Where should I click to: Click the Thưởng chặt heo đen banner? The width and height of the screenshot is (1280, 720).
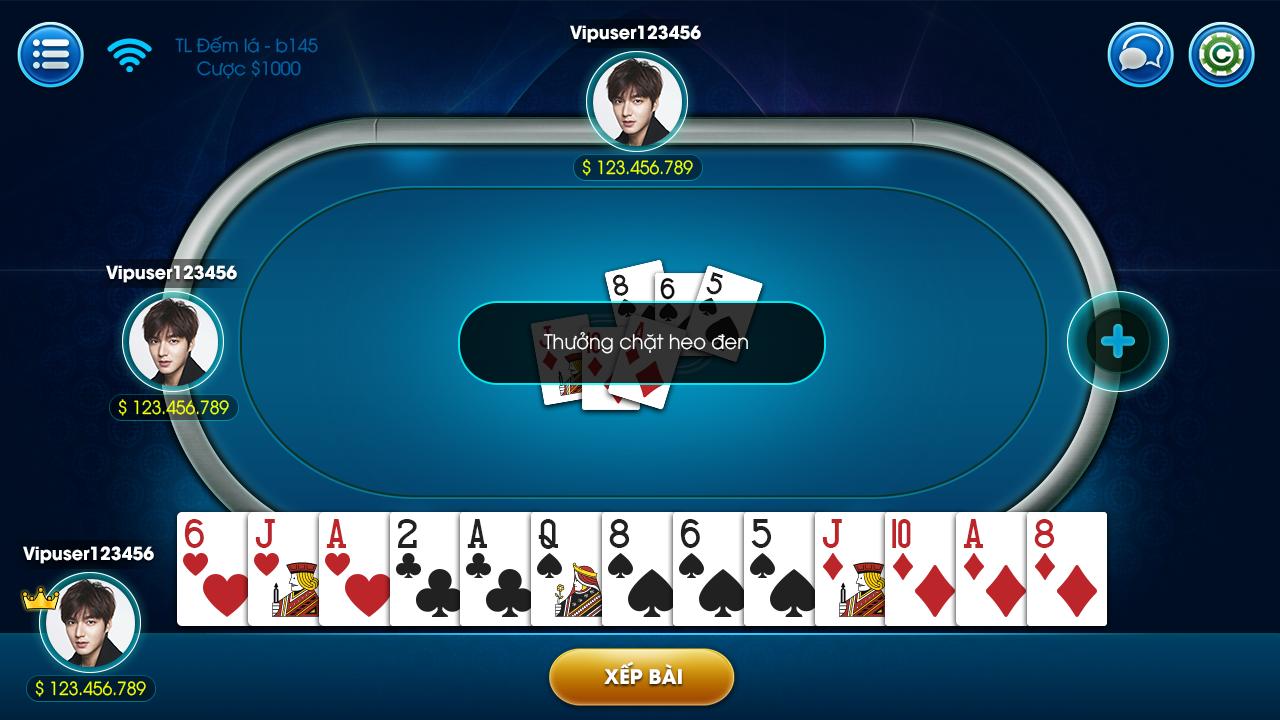640,342
